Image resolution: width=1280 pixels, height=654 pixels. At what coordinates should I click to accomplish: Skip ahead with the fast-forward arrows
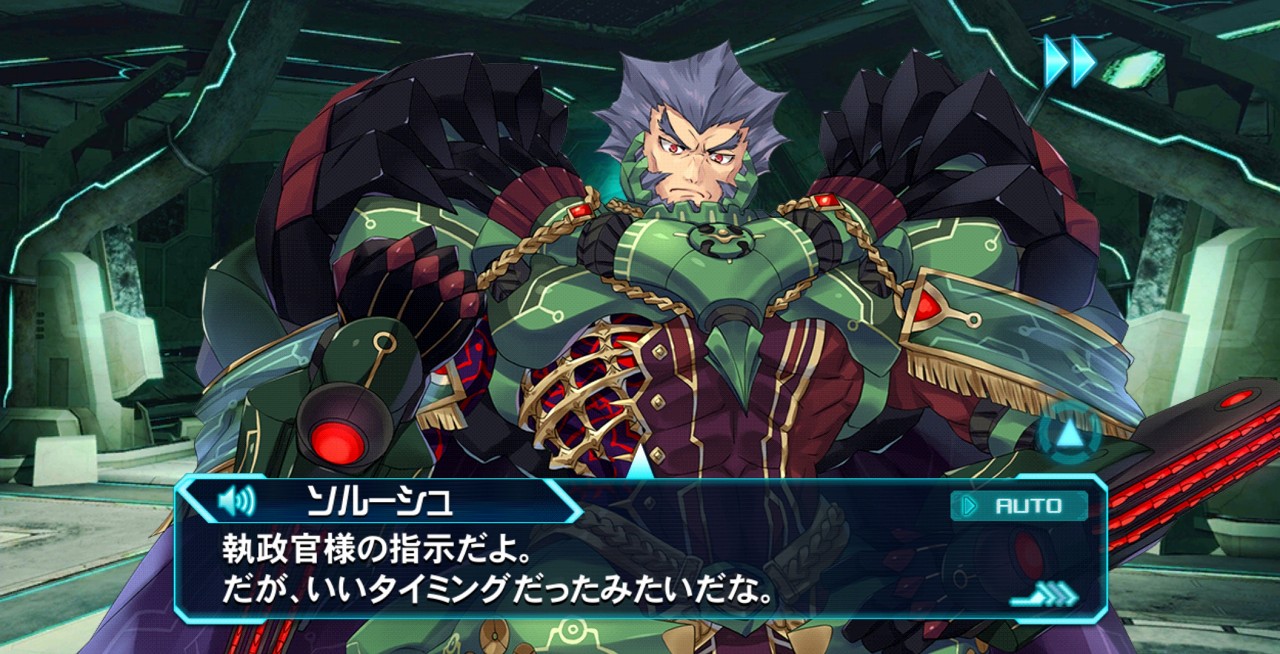pyautogui.click(x=1070, y=62)
